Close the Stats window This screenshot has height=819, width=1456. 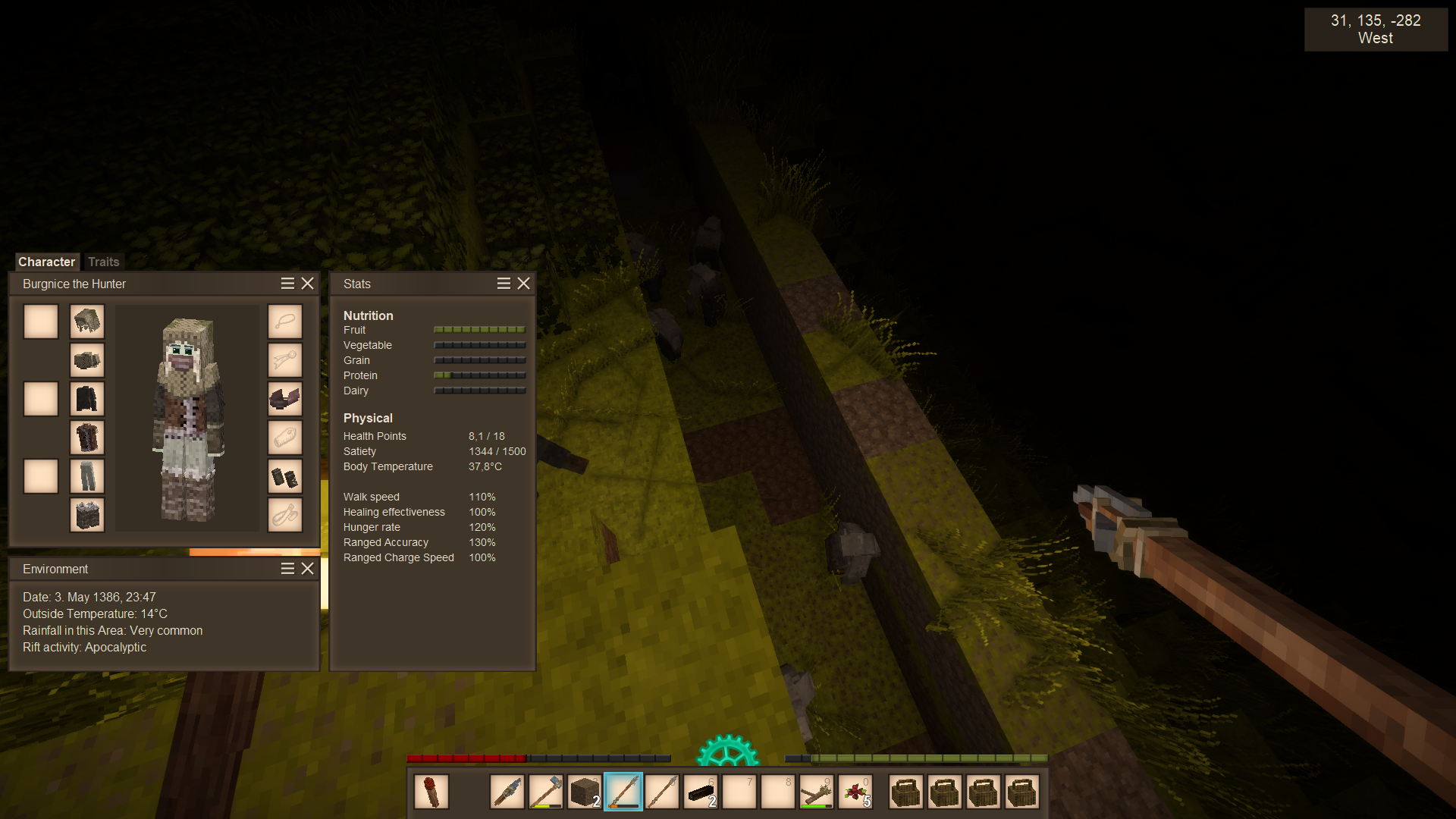523,283
